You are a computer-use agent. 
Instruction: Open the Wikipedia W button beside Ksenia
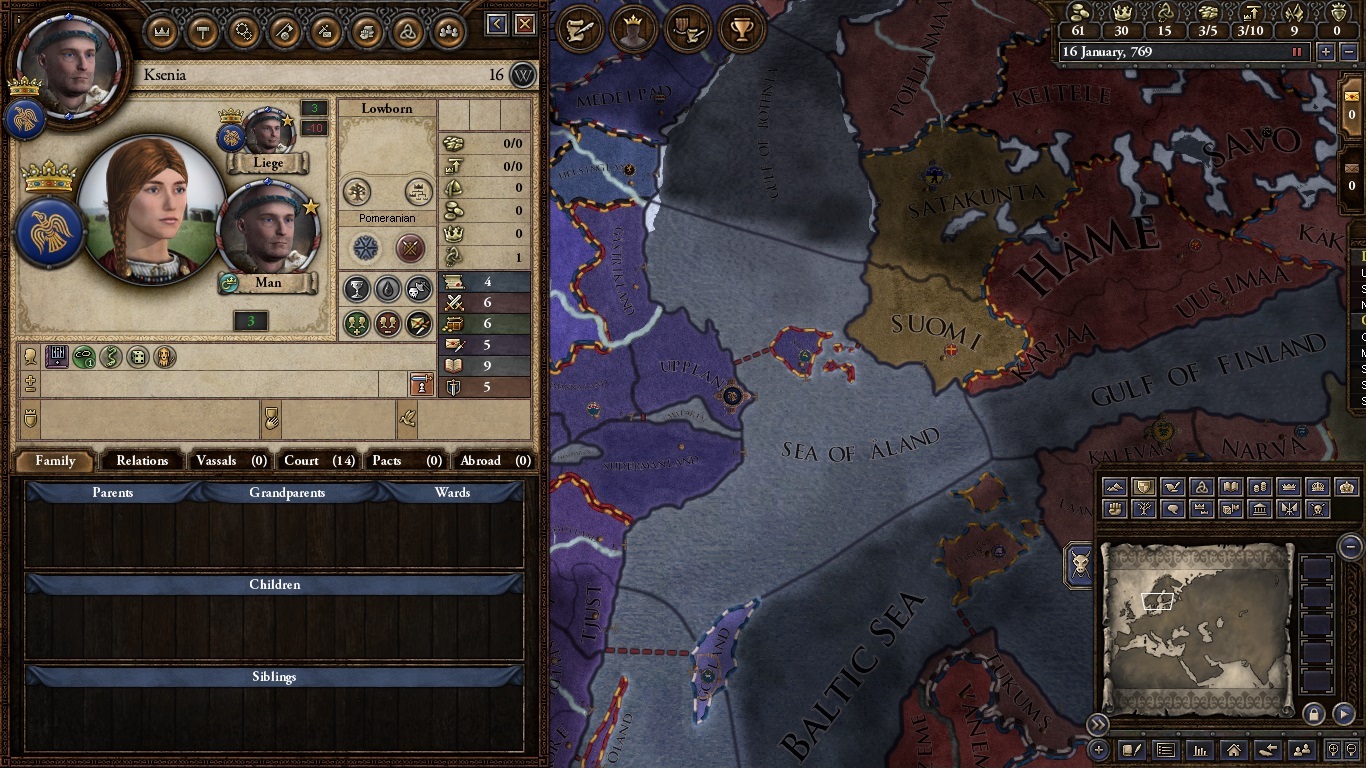523,75
